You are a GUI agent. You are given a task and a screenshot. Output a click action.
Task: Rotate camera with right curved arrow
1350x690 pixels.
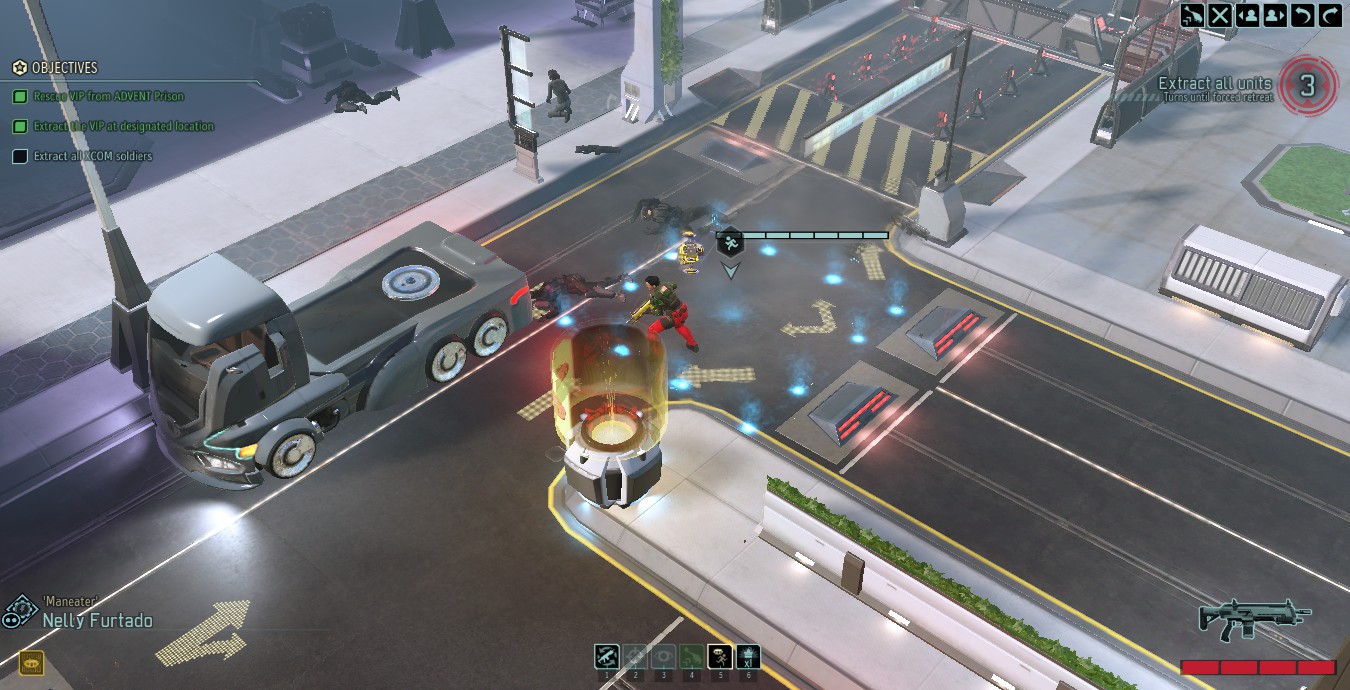click(1329, 15)
